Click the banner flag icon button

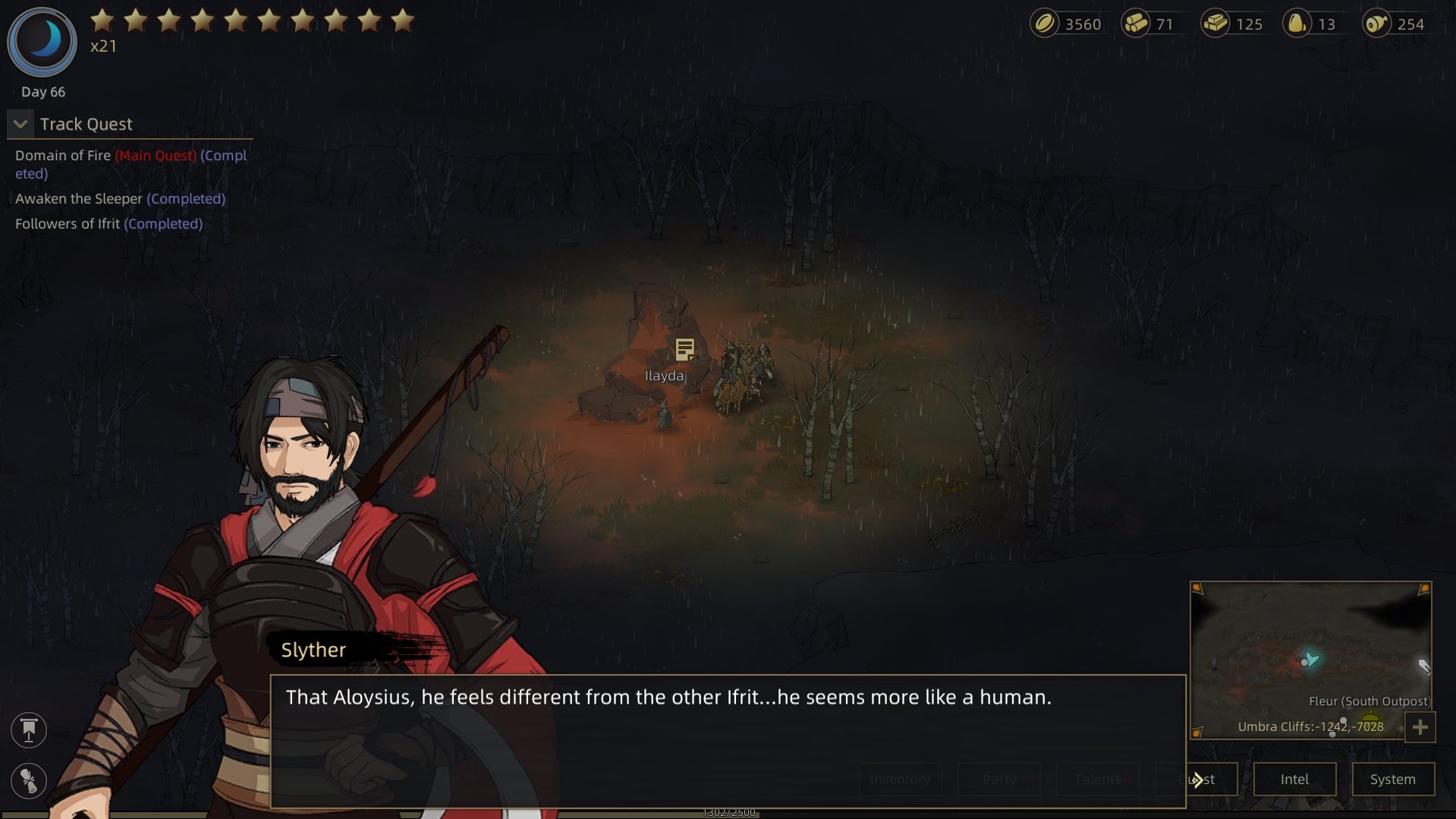pyautogui.click(x=29, y=730)
